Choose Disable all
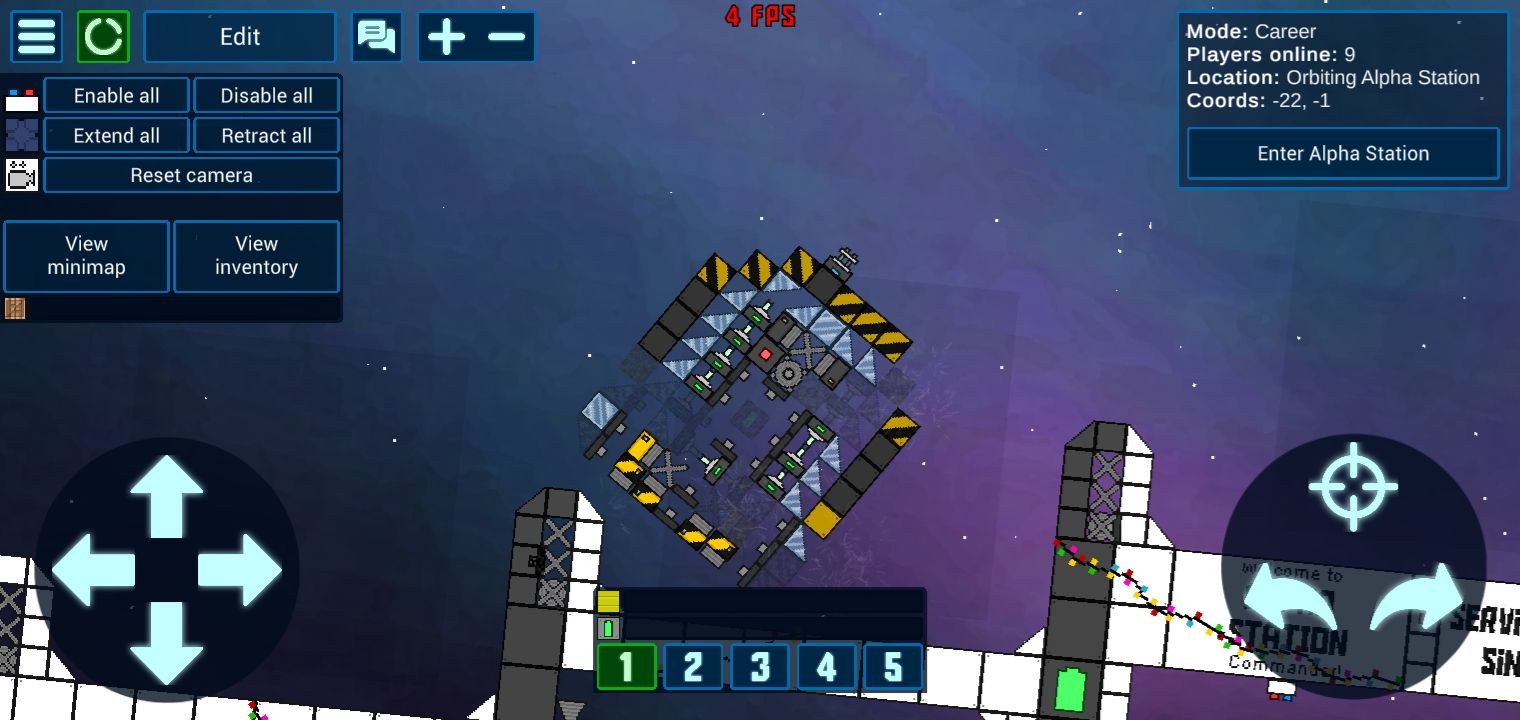The height and width of the screenshot is (720, 1520). click(266, 96)
